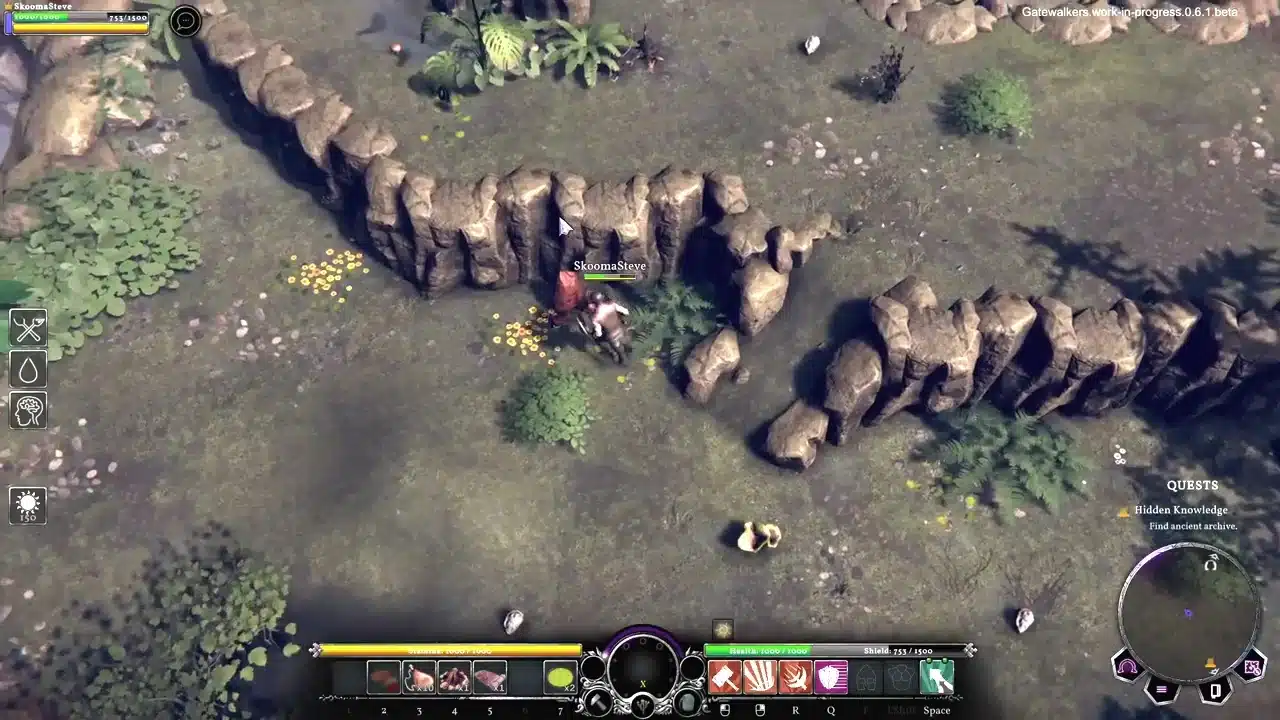This screenshot has height=720, width=1280.
Task: Select the white gauntlet swipe skill
Action: coord(759,677)
